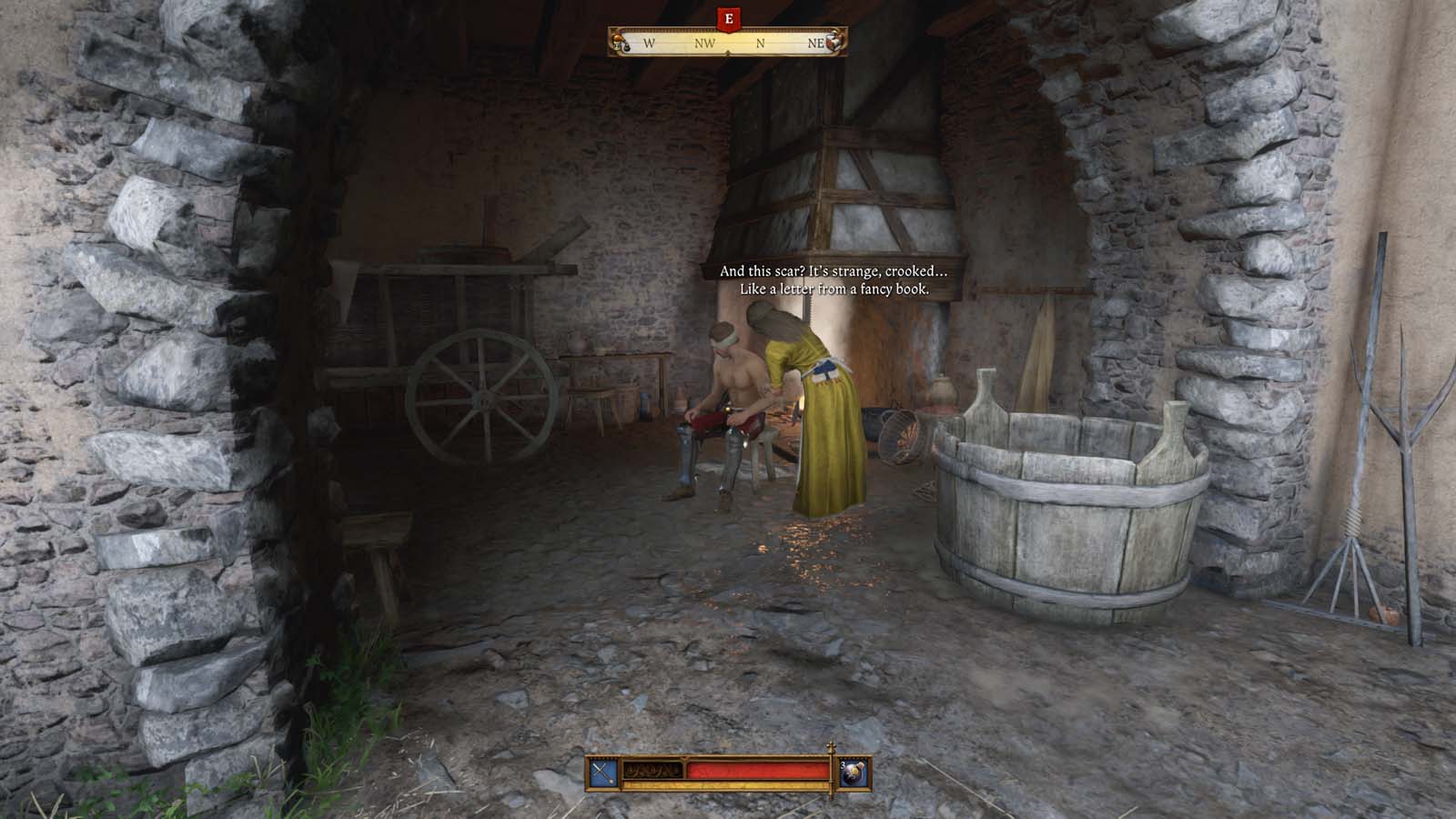Click the golden cross finial on the stamina bar frame

(832, 744)
